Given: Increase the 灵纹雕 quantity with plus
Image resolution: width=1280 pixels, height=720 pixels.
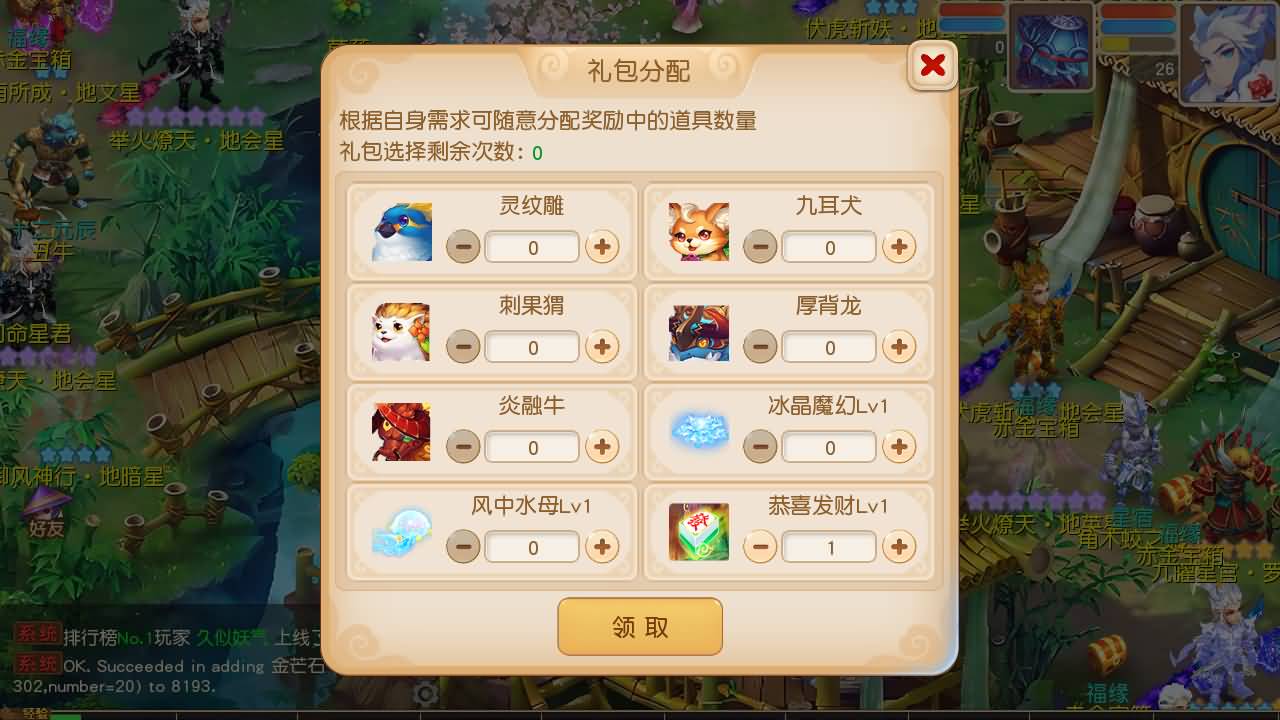Looking at the screenshot, I should tap(601, 247).
